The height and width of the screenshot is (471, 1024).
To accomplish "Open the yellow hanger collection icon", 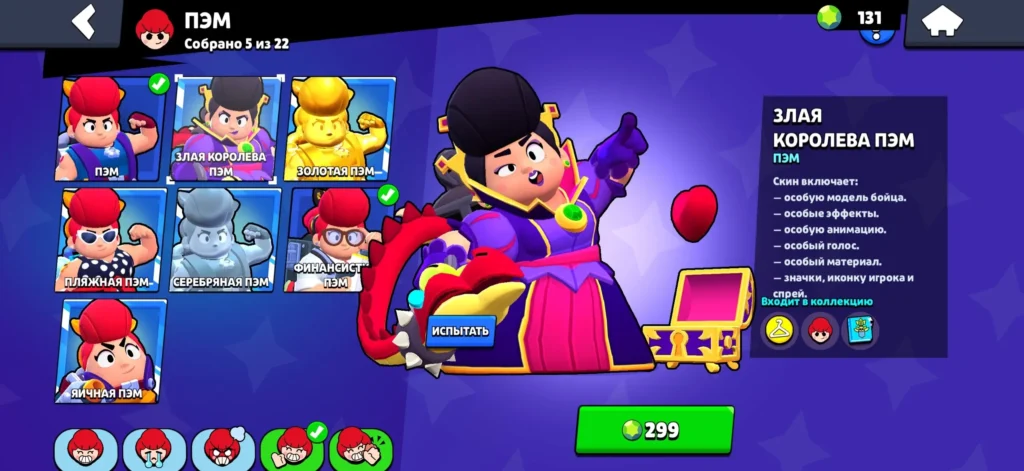I will (x=779, y=330).
